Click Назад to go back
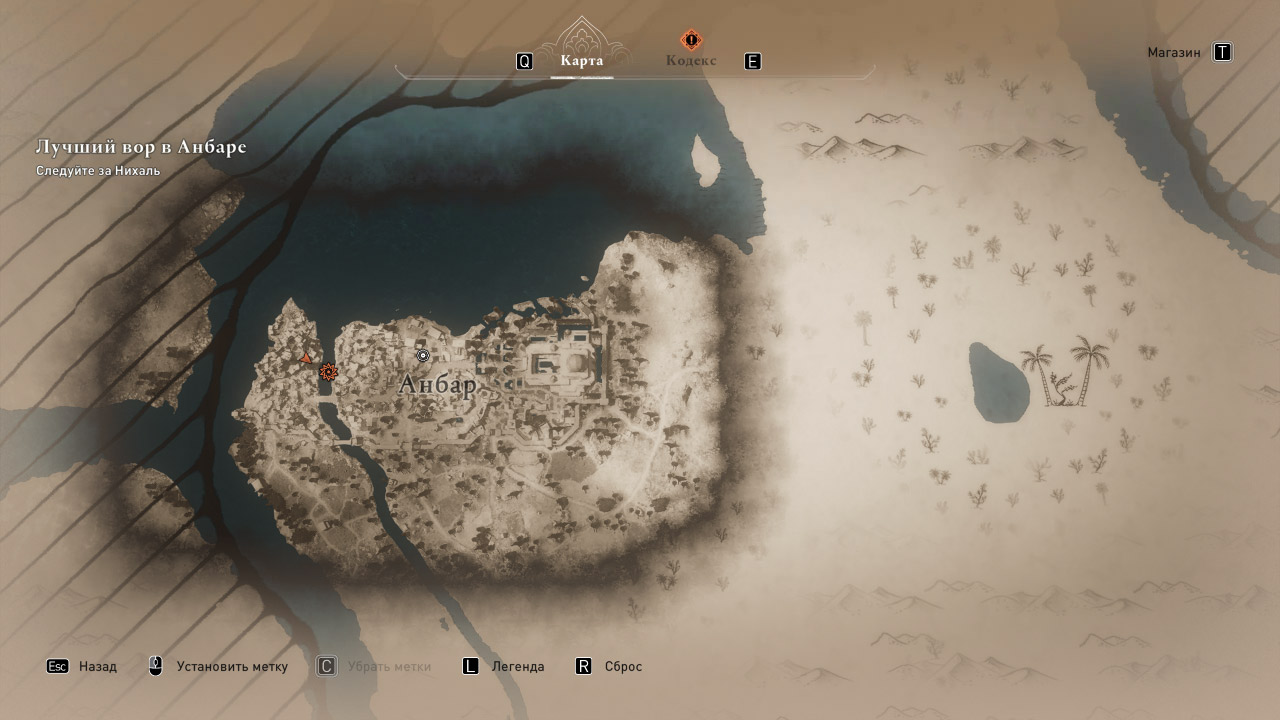Viewport: 1280px width, 720px height. 98,665
